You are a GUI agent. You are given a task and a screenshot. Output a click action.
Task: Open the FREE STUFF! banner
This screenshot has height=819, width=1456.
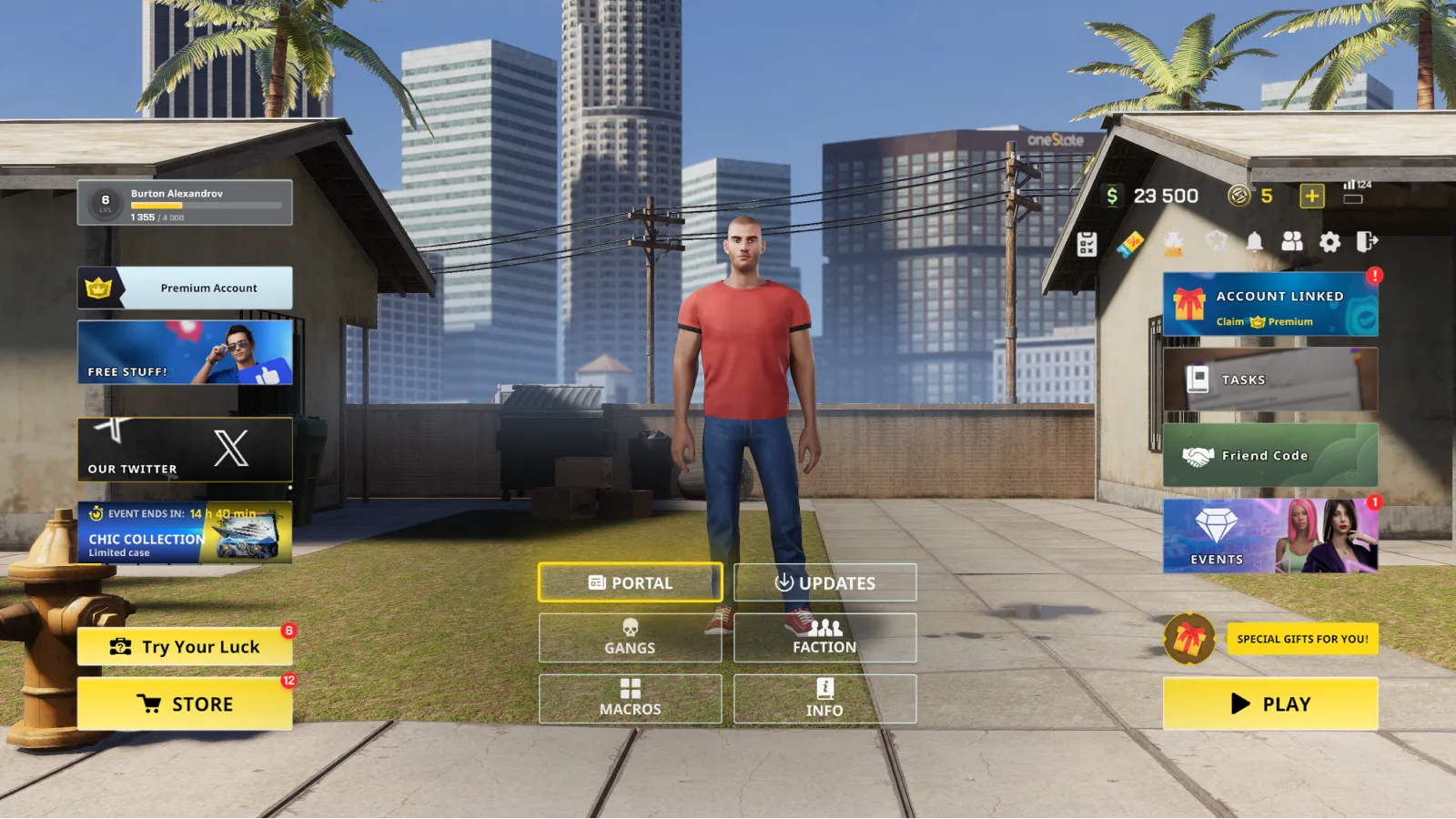tap(185, 352)
